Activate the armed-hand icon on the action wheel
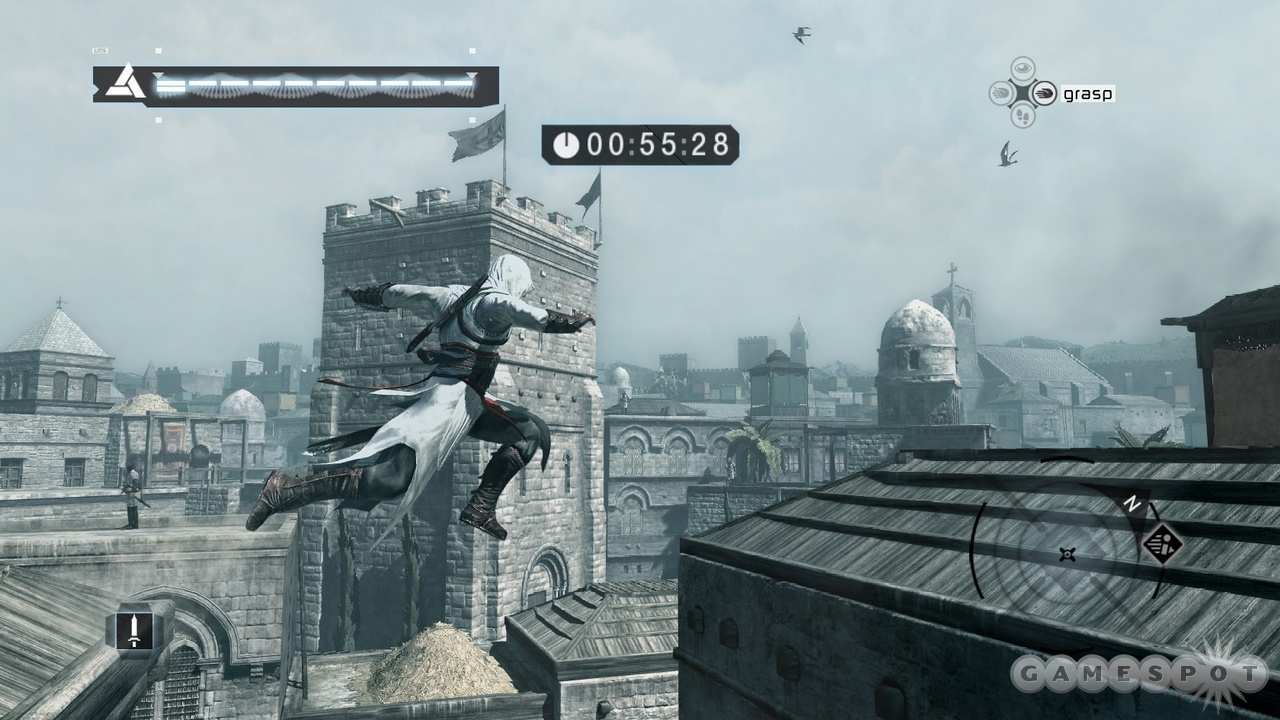 coord(1000,94)
